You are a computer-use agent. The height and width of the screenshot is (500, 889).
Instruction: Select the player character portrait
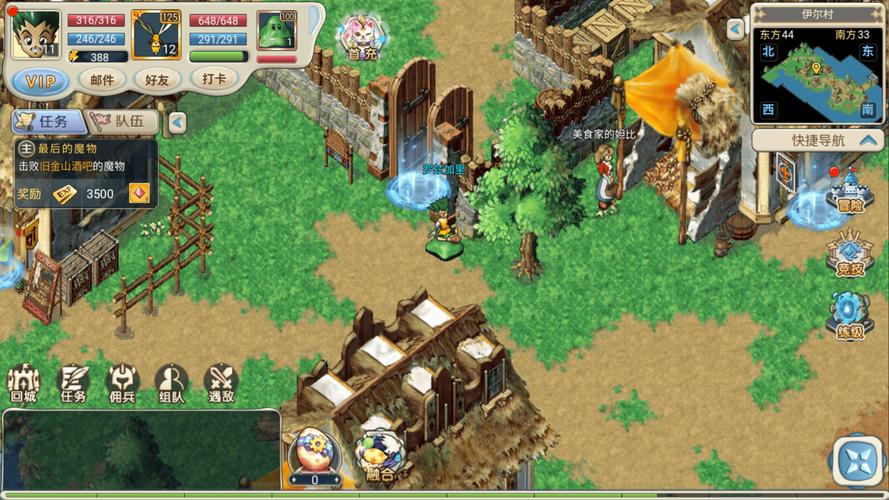pyautogui.click(x=34, y=35)
